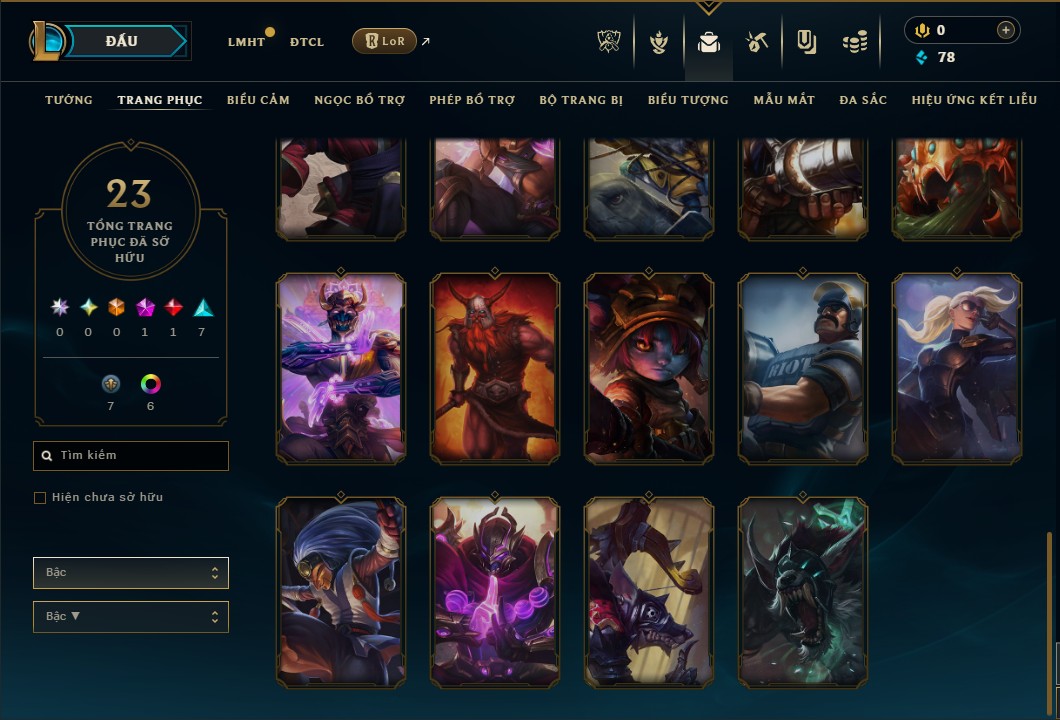Open the upper Bậc dropdown without the arrow
Viewport: 1060px width, 720px height.
(x=131, y=573)
